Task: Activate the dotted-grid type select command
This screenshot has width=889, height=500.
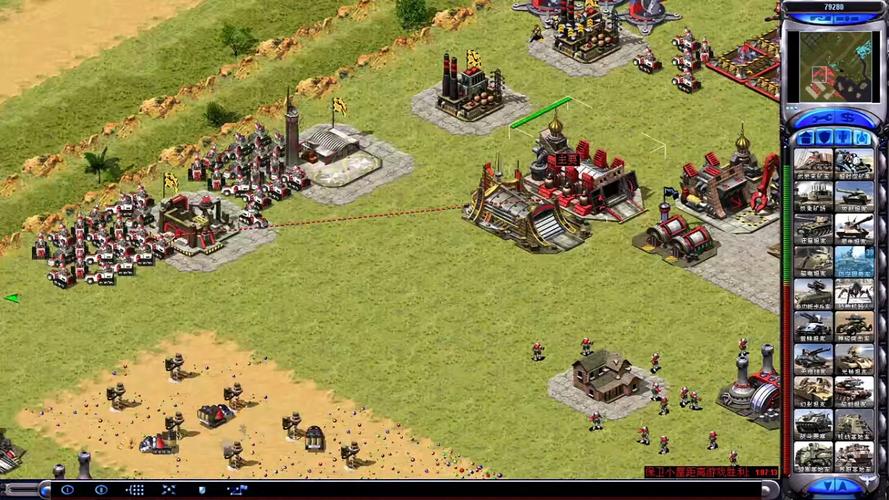Action: coord(135,490)
